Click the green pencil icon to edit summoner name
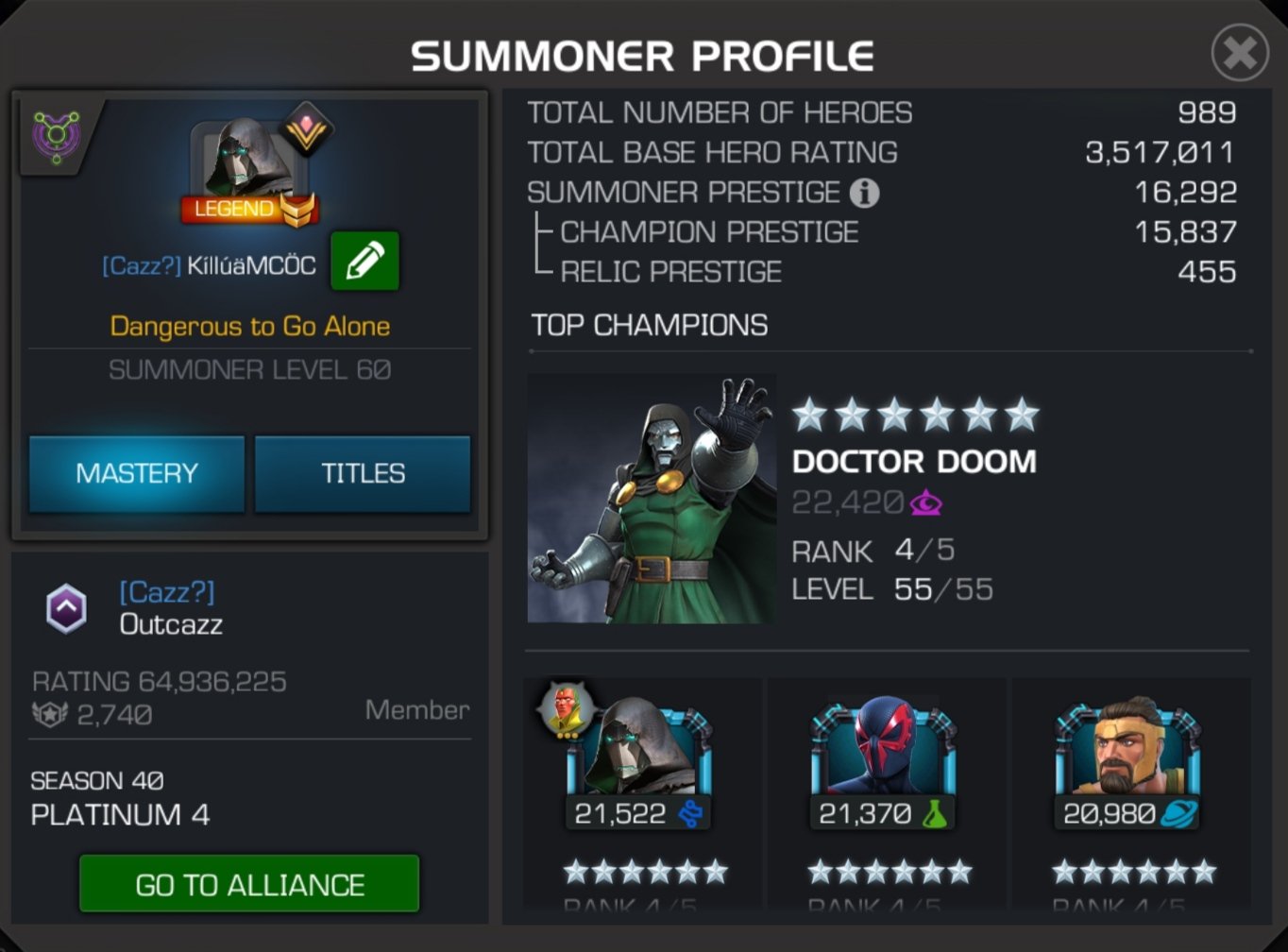 [364, 262]
